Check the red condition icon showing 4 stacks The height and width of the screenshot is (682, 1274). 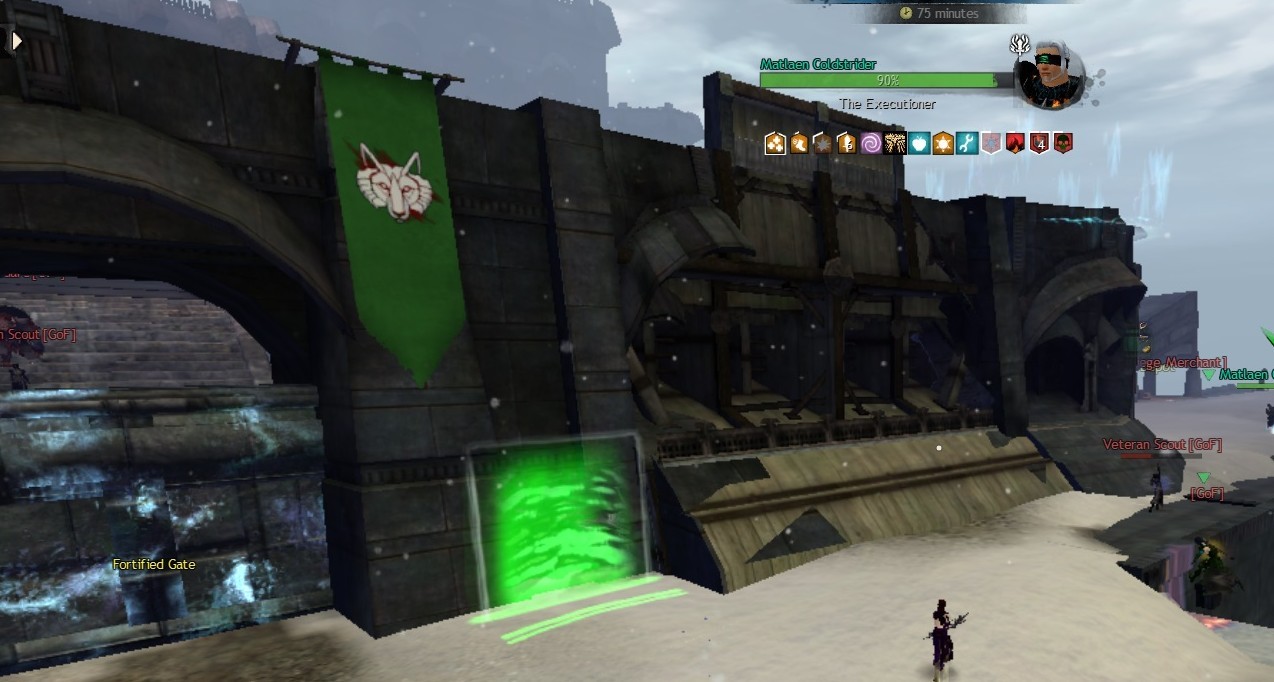[x=1039, y=144]
